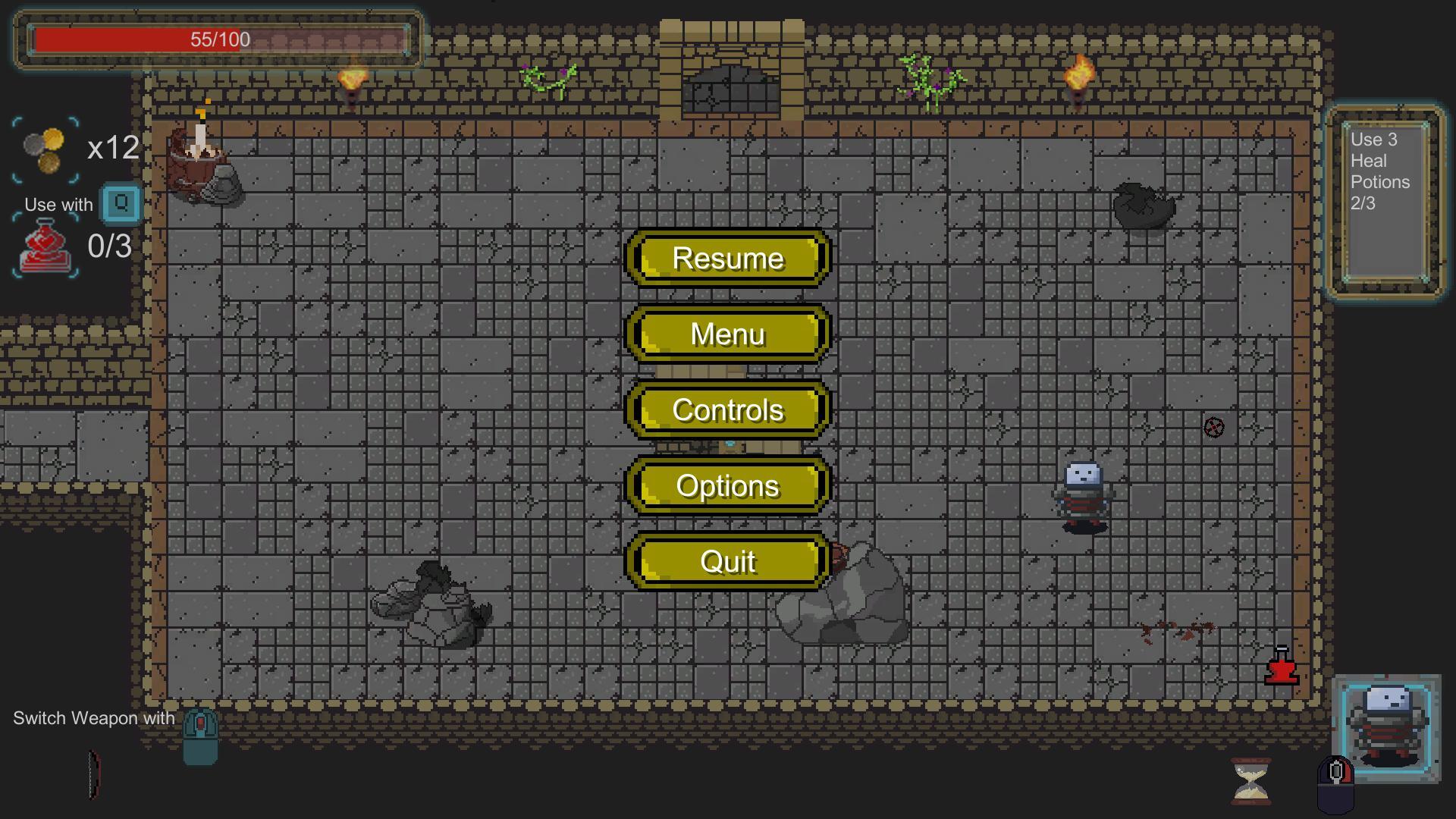Click the Use 3 Heal Potions label

[1380, 171]
